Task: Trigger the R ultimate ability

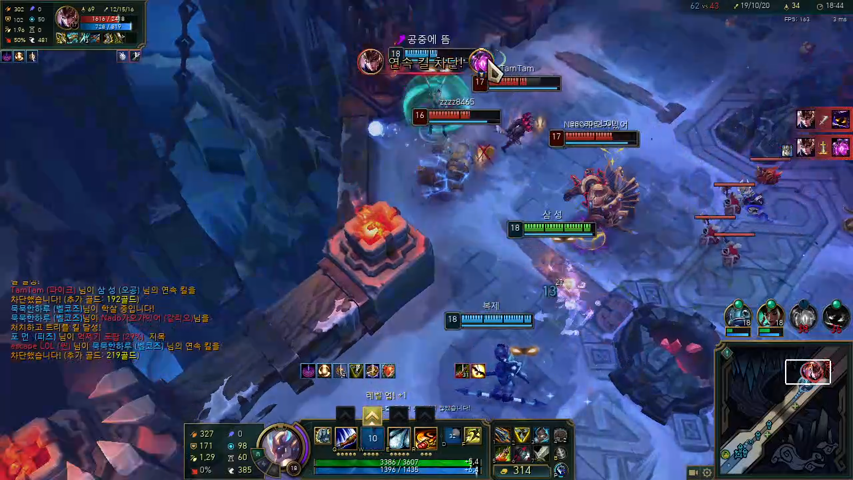Action: click(426, 437)
